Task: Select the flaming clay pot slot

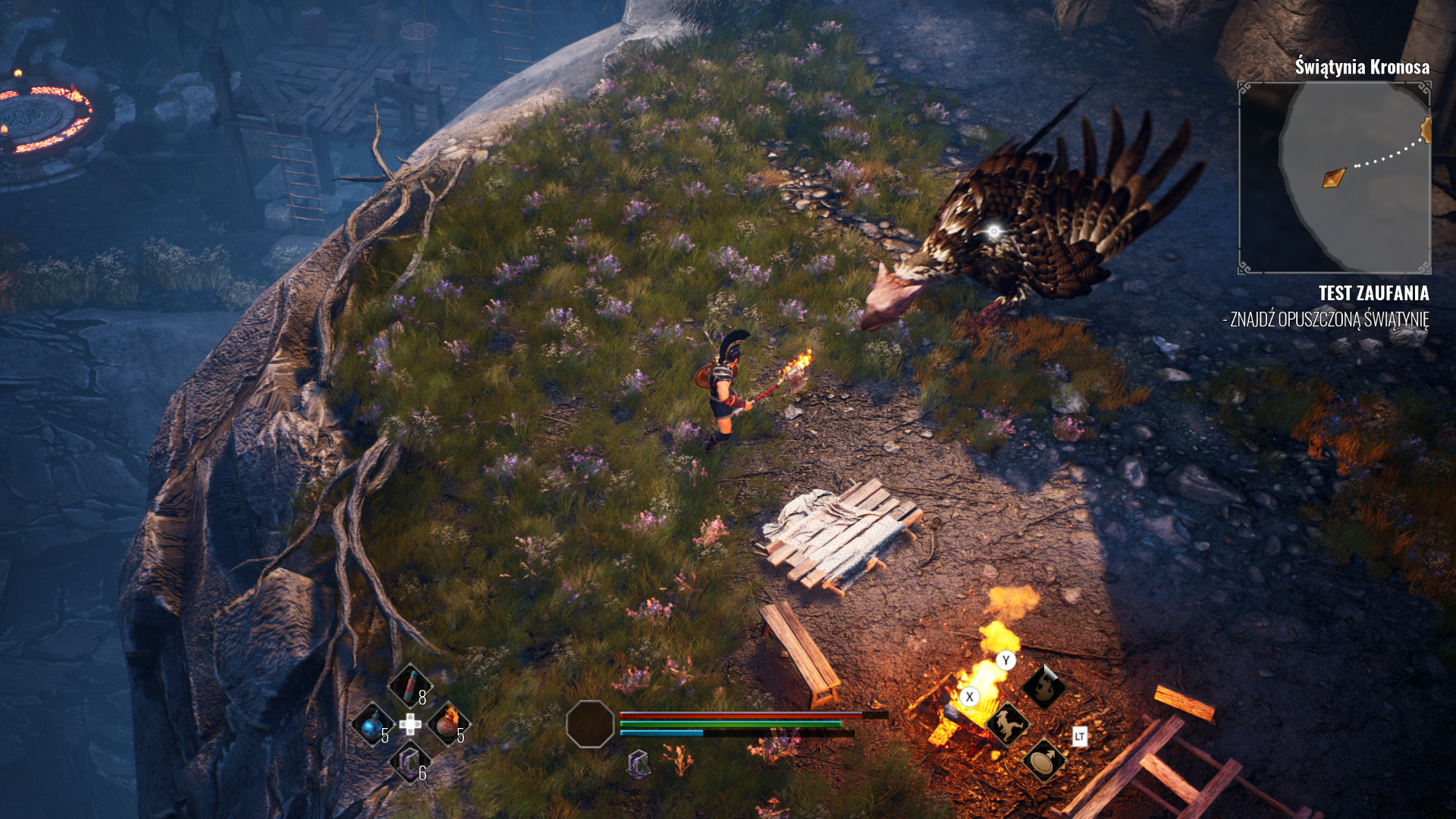Action: [x=448, y=723]
